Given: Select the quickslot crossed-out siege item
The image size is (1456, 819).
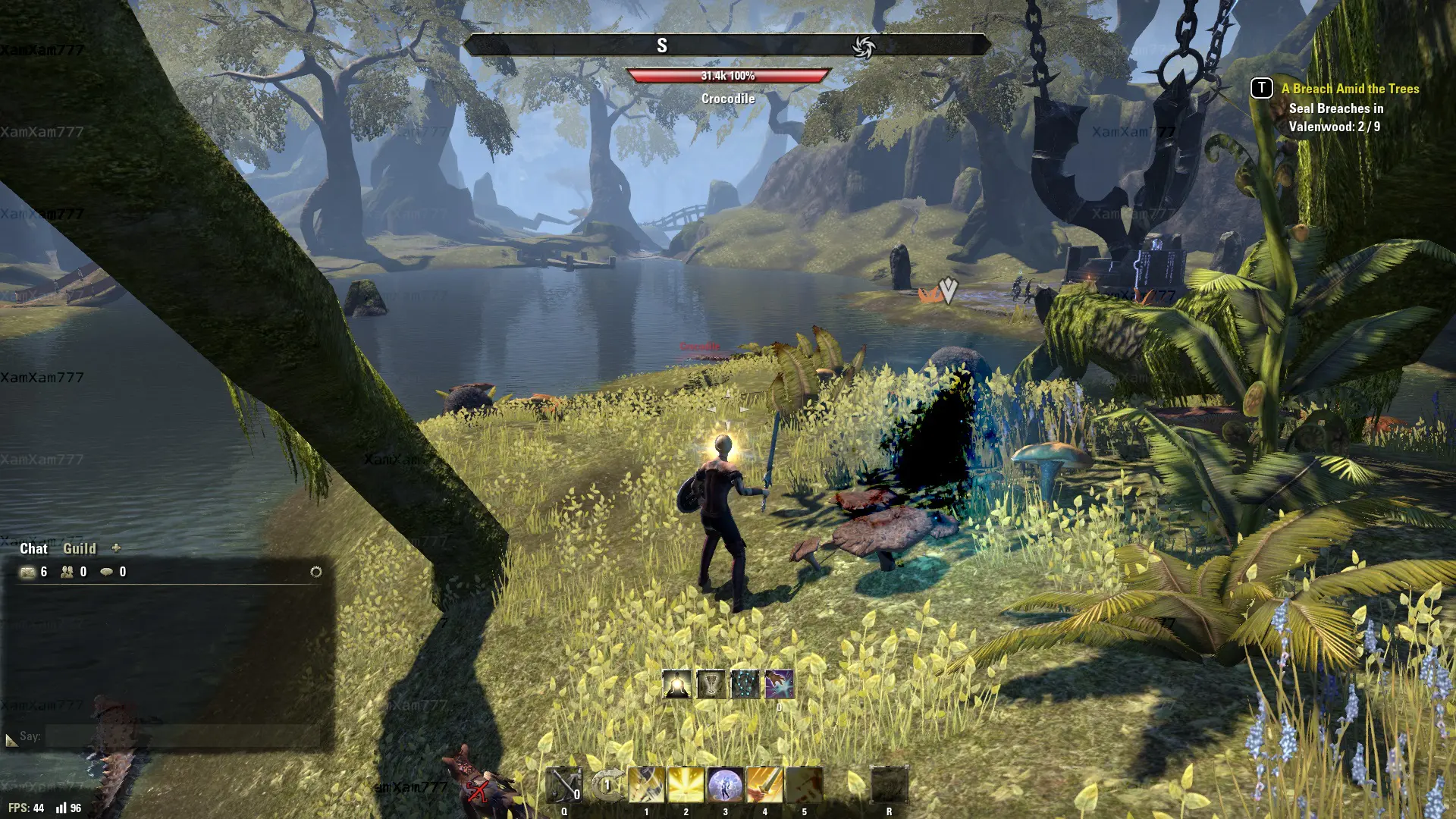Looking at the screenshot, I should pyautogui.click(x=564, y=786).
